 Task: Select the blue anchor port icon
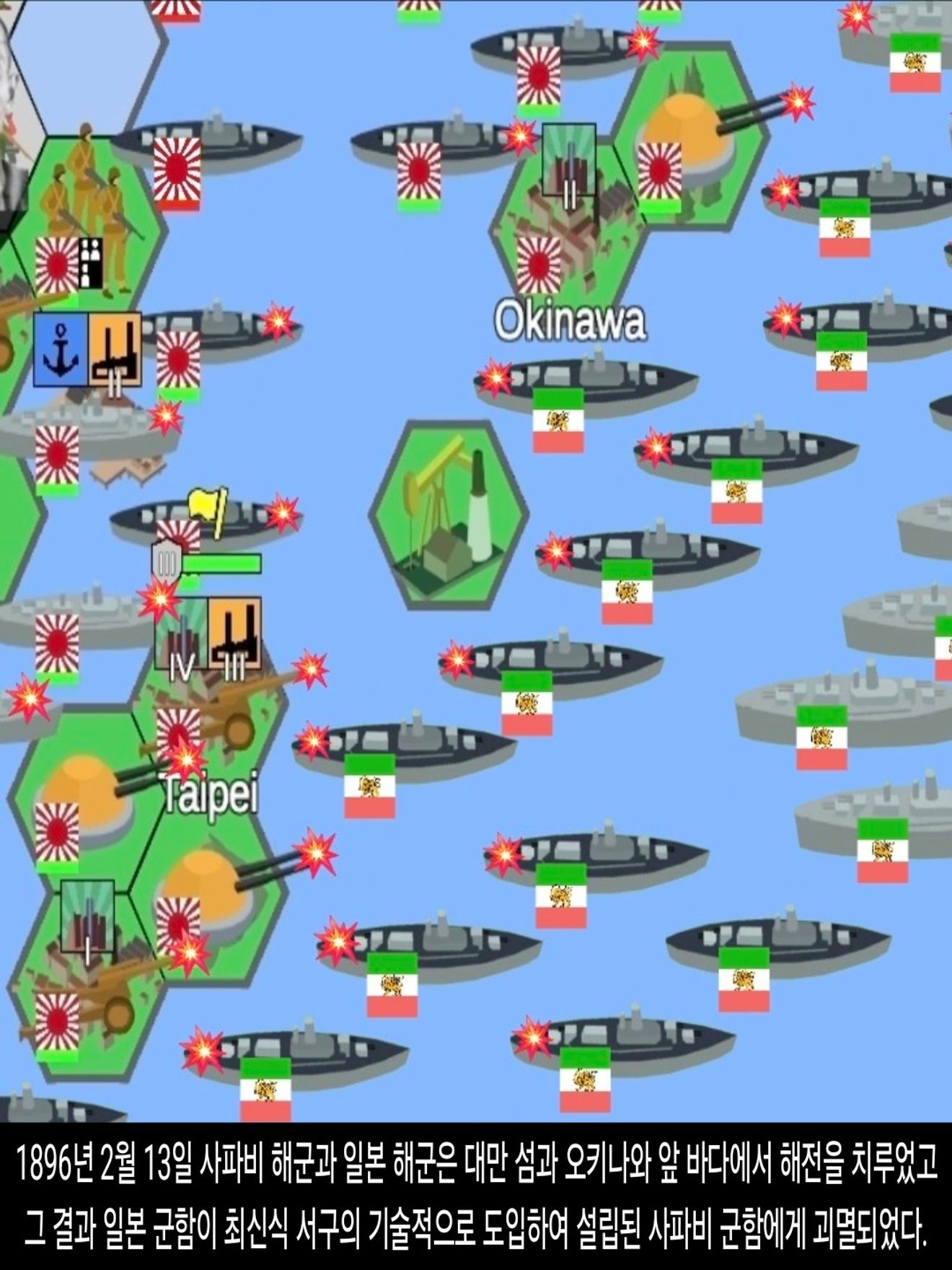pyautogui.click(x=61, y=349)
